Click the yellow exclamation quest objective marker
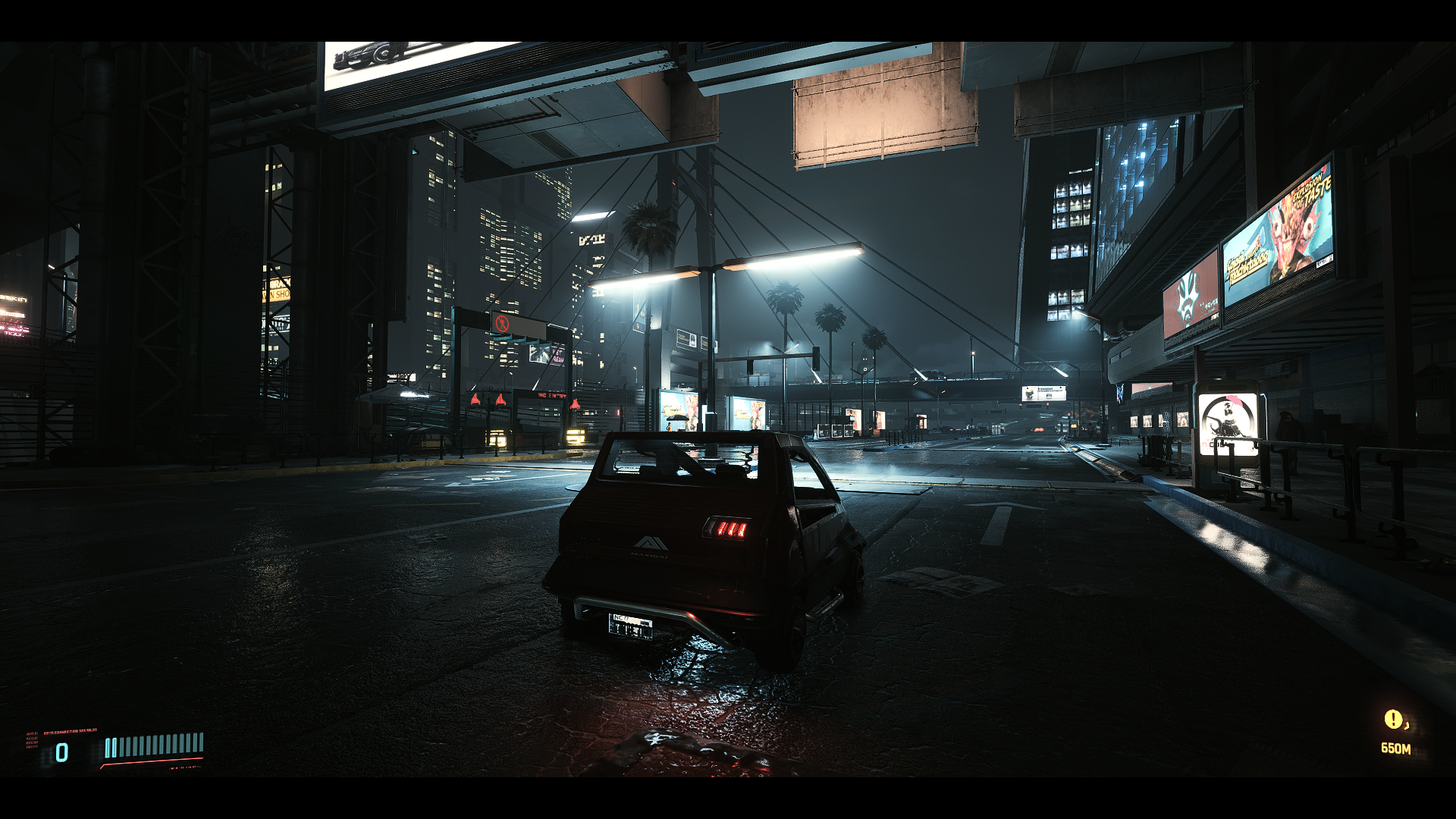 [1393, 719]
